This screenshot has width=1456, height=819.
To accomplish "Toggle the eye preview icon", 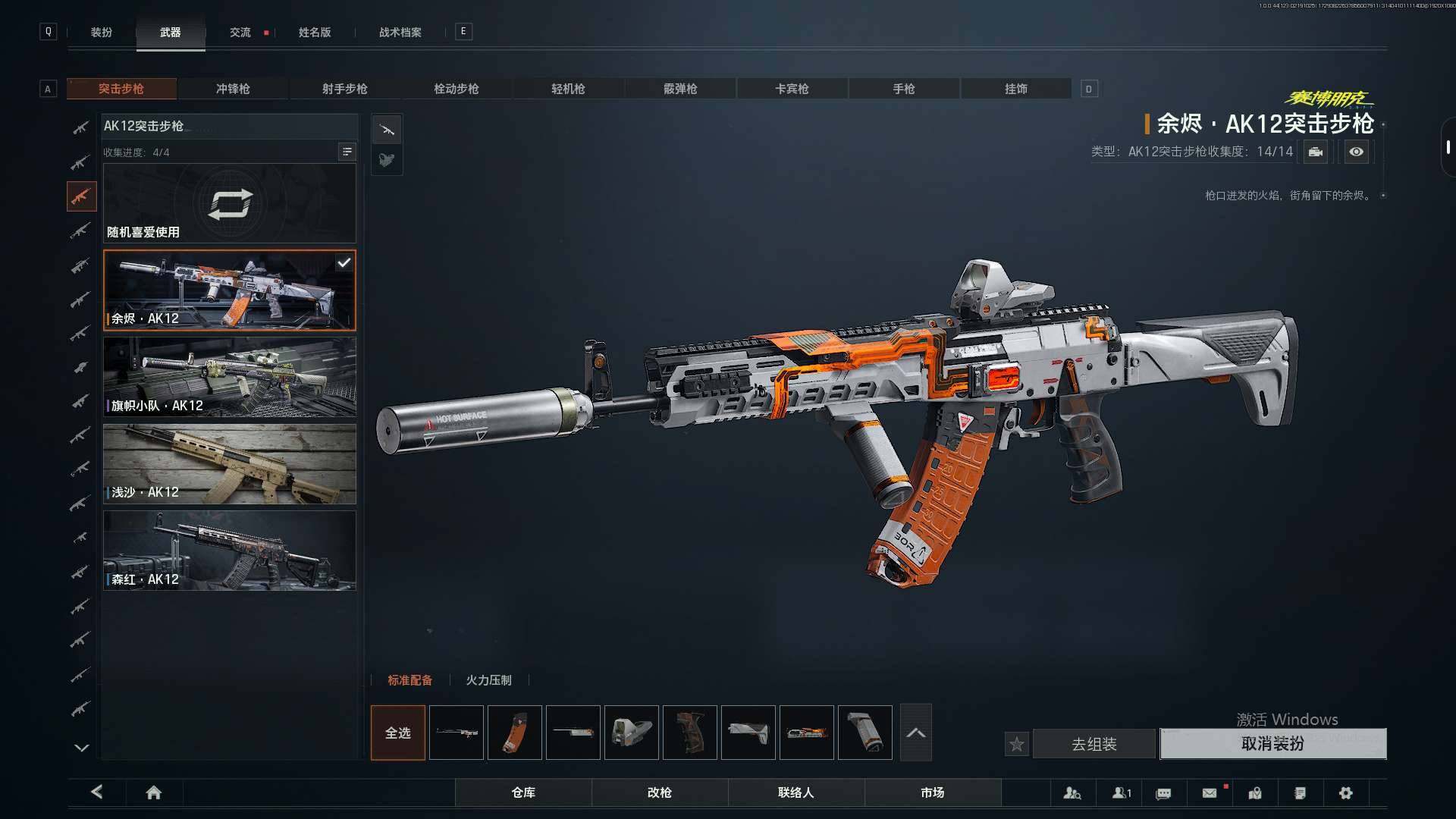I will (x=1356, y=152).
